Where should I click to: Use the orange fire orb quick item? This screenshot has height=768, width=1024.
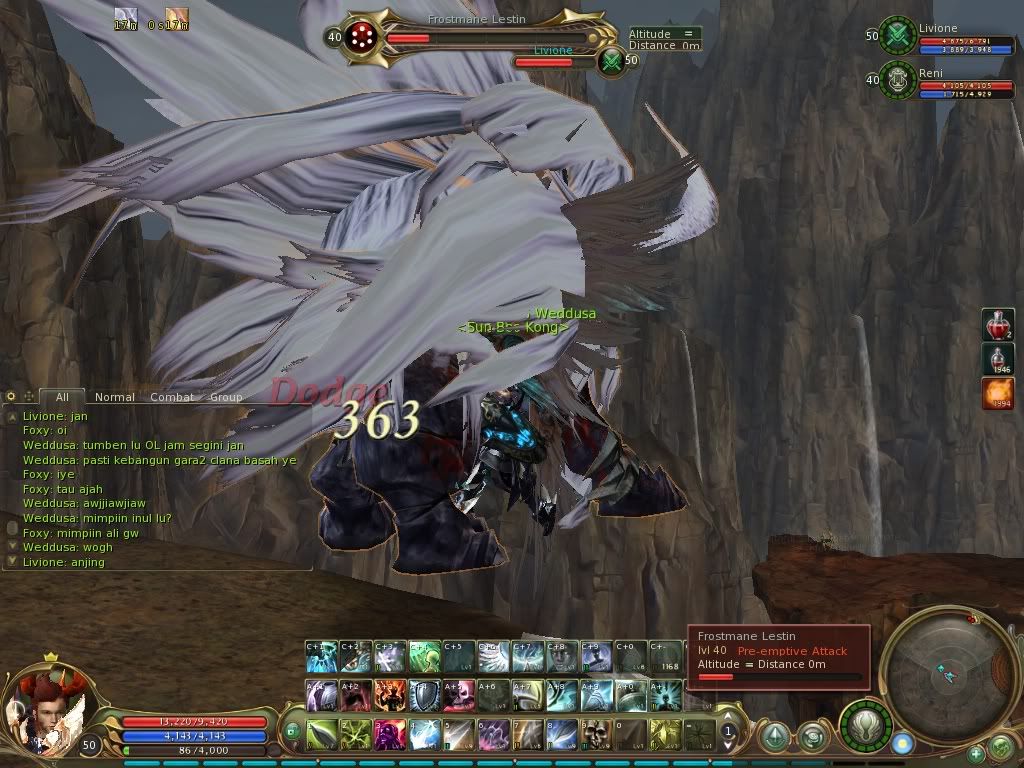pyautogui.click(x=997, y=392)
